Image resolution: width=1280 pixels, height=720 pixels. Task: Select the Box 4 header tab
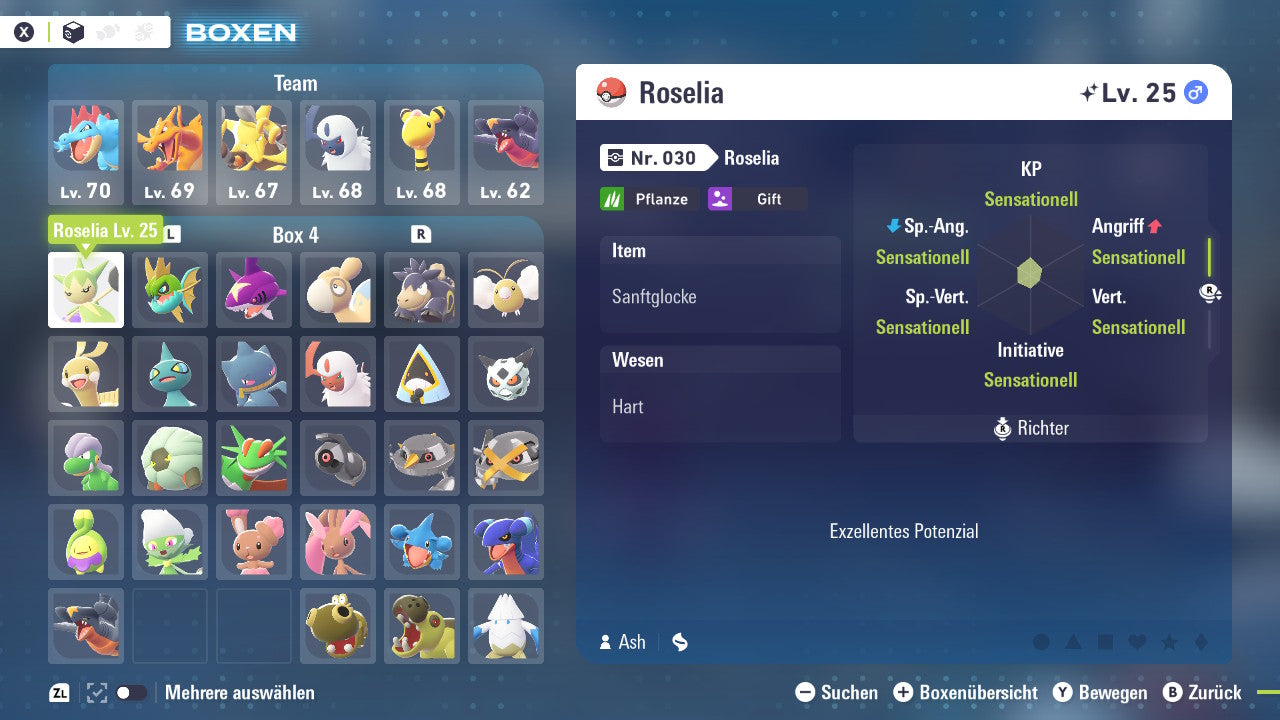coord(295,234)
